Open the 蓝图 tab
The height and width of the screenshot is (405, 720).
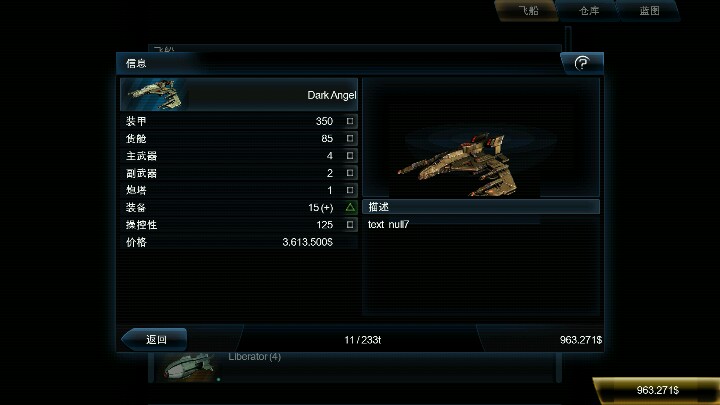coord(649,11)
